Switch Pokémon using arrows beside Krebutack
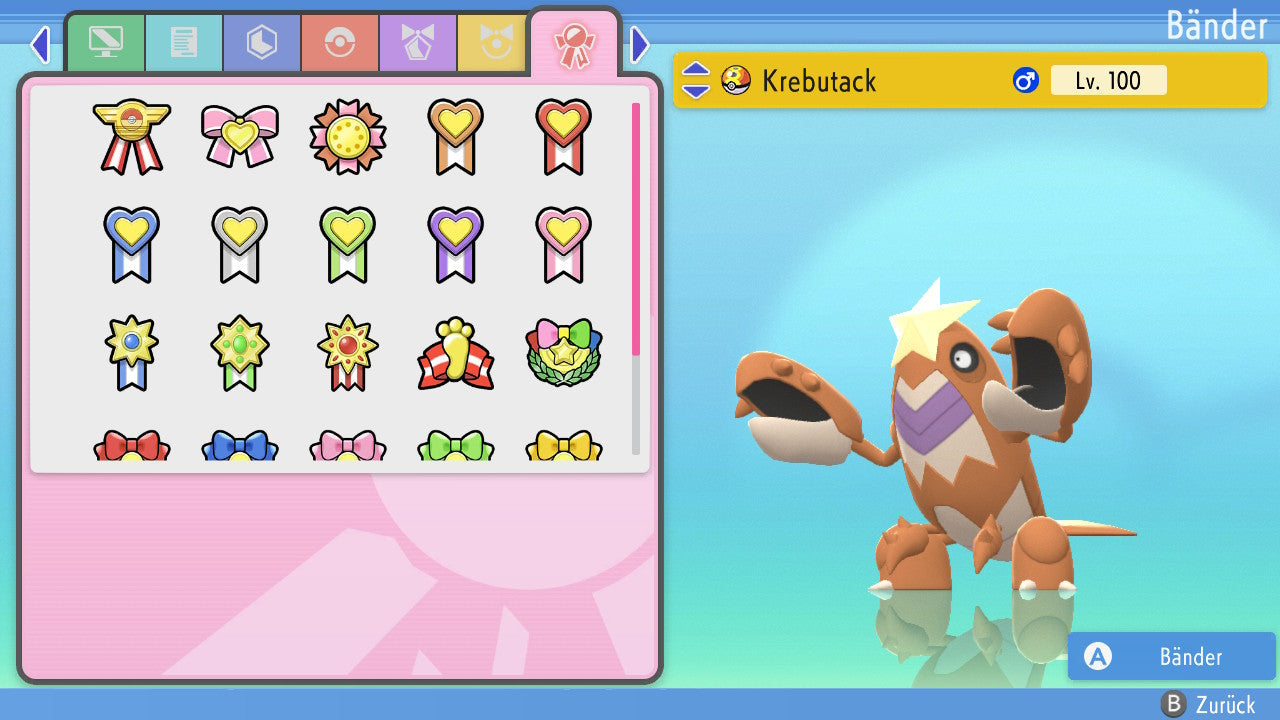The width and height of the screenshot is (1280, 720). coord(695,80)
